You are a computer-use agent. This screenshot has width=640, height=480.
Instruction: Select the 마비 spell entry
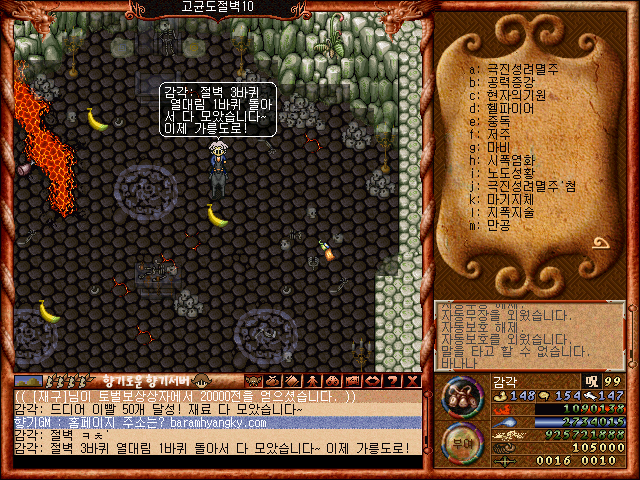[498, 148]
